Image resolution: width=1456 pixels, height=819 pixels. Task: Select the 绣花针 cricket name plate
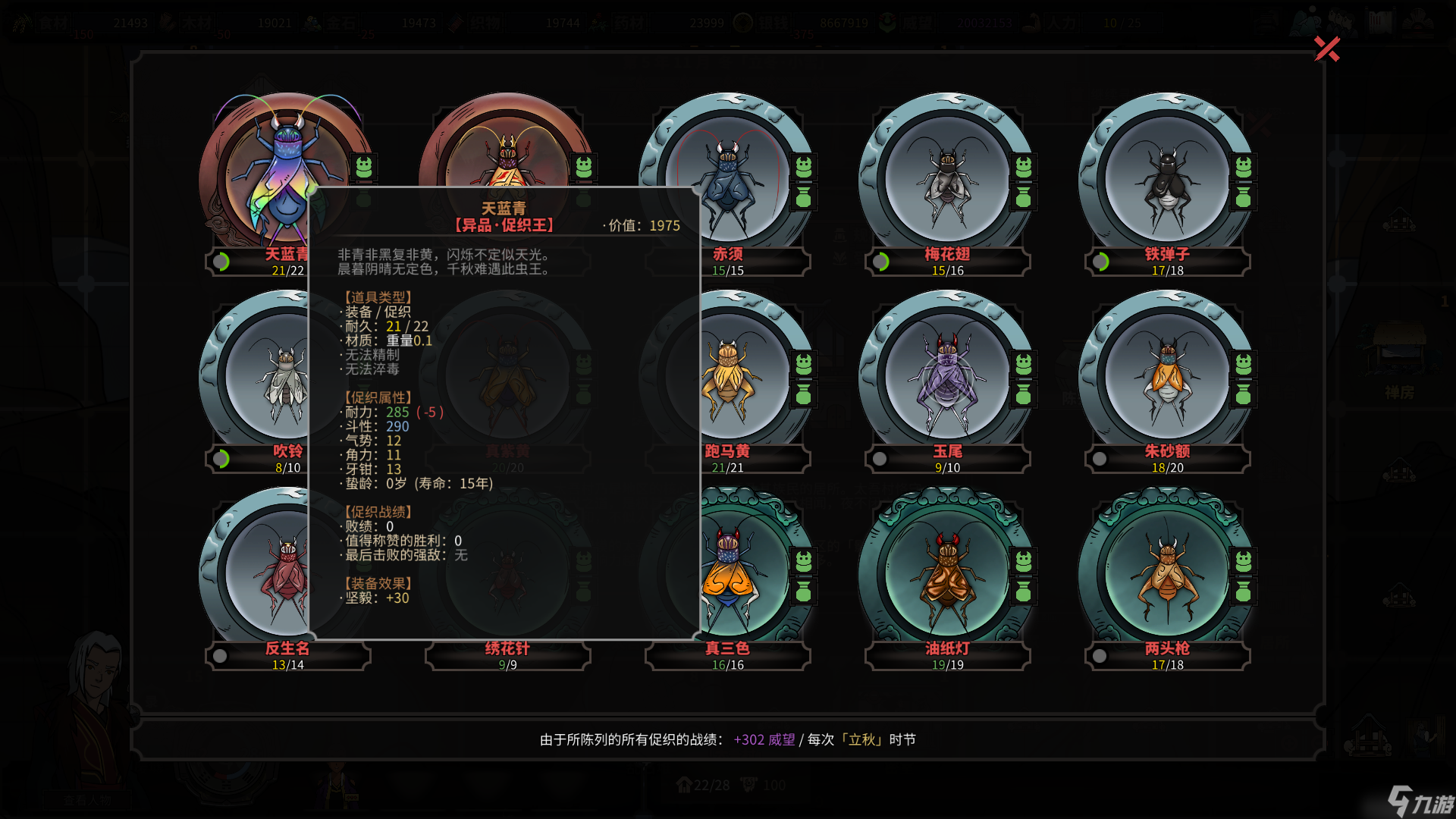click(507, 655)
